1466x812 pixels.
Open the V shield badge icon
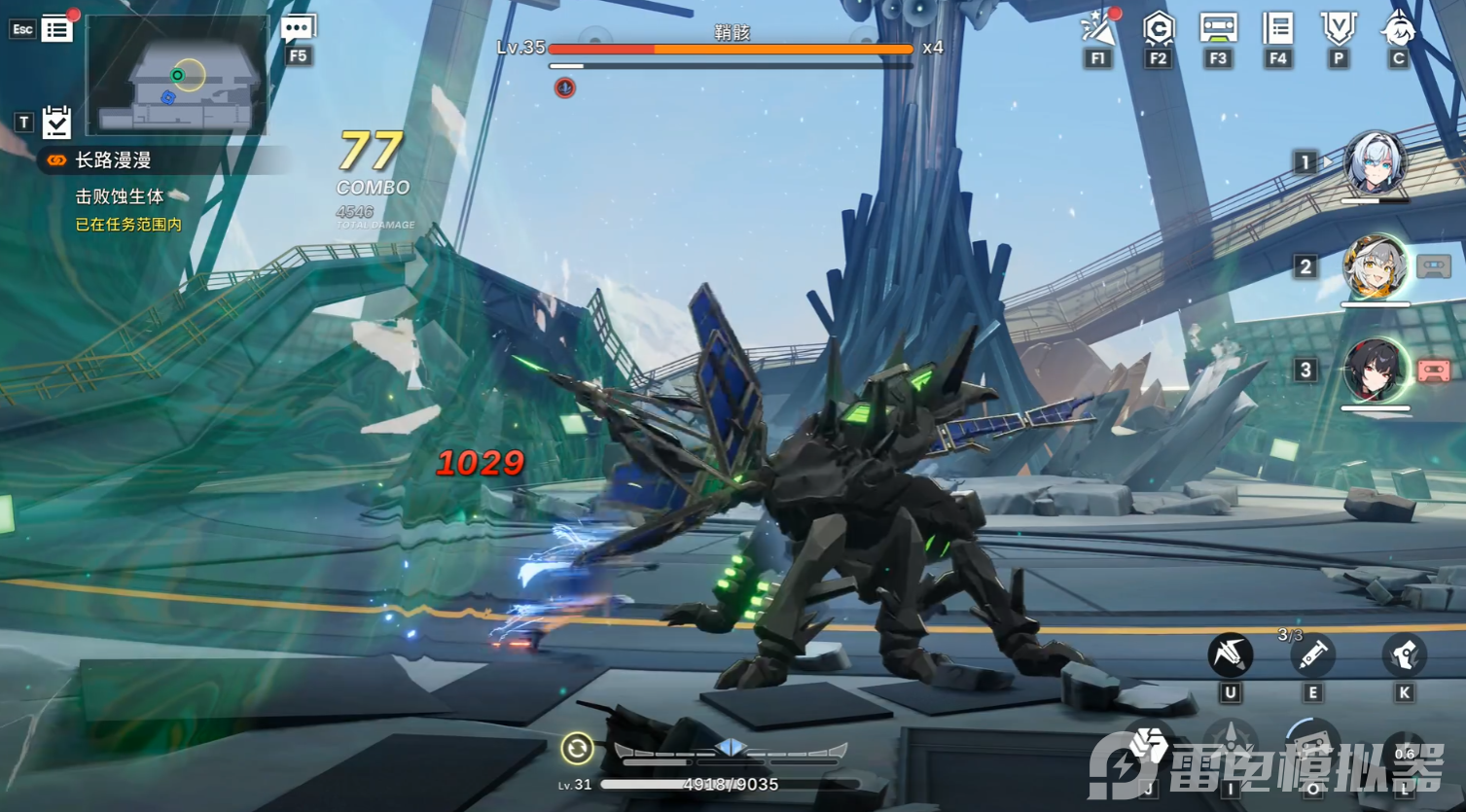1339,29
